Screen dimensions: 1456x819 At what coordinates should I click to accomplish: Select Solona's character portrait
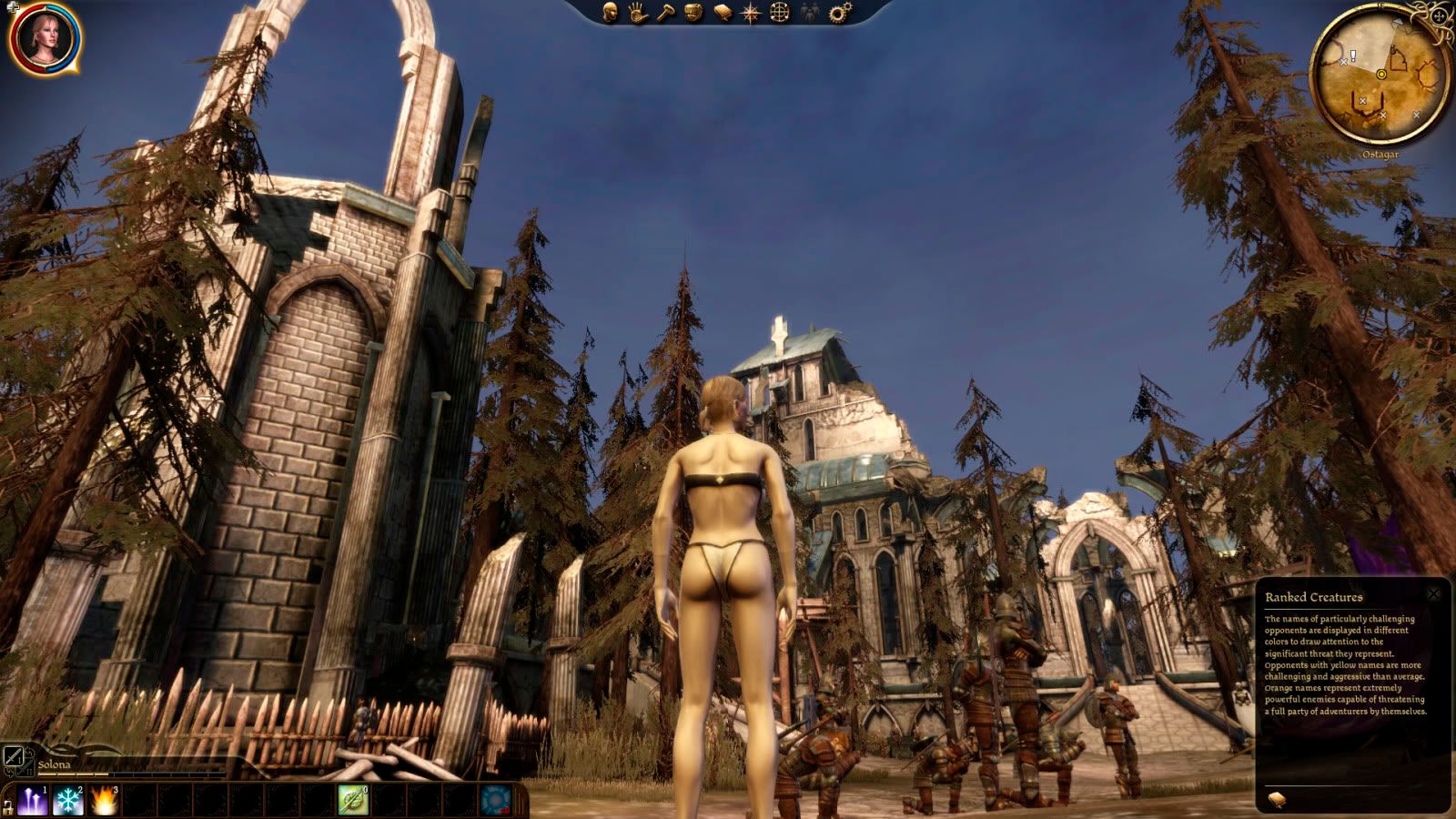44,38
